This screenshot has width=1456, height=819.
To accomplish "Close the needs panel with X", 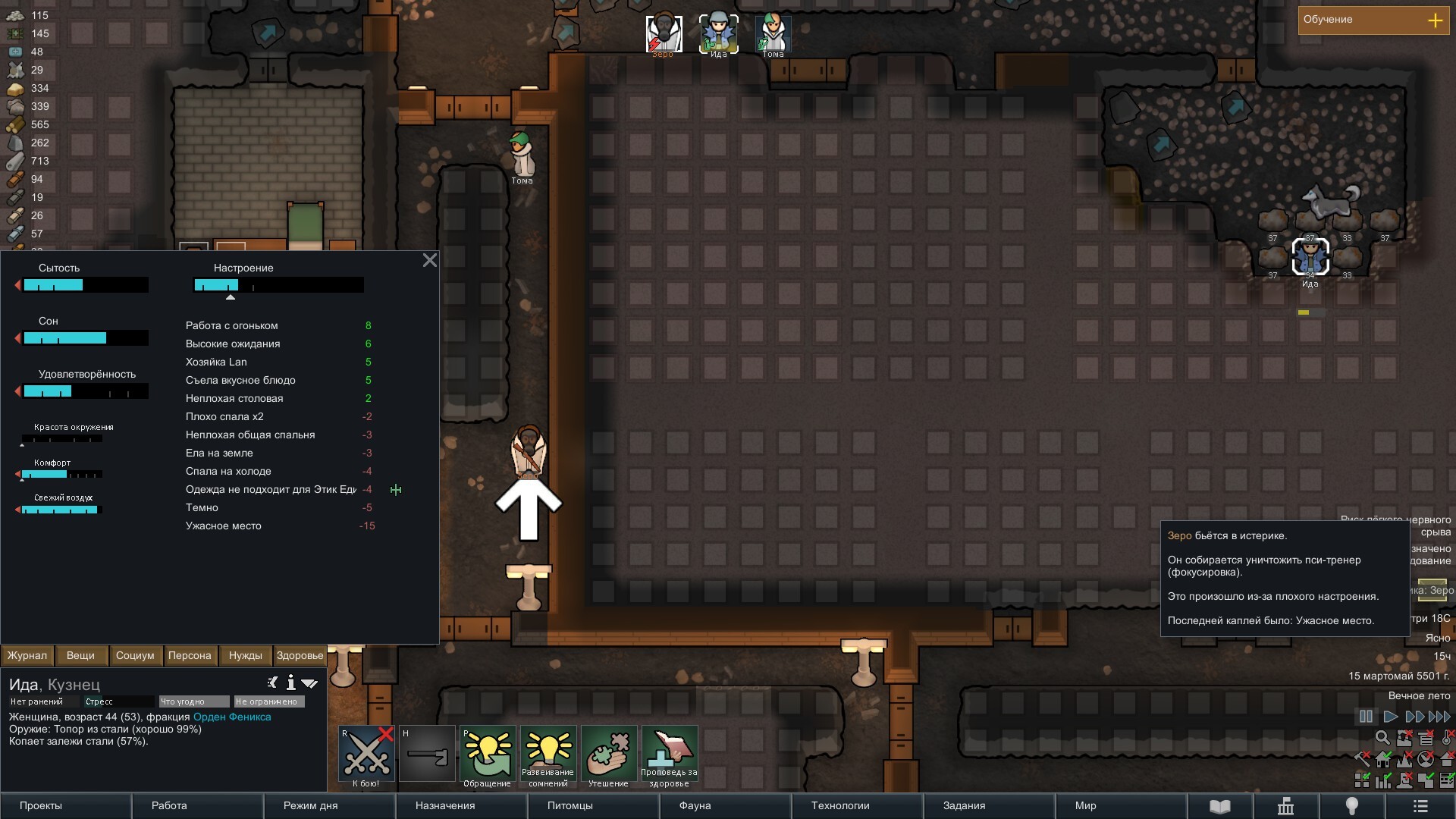I will (429, 261).
